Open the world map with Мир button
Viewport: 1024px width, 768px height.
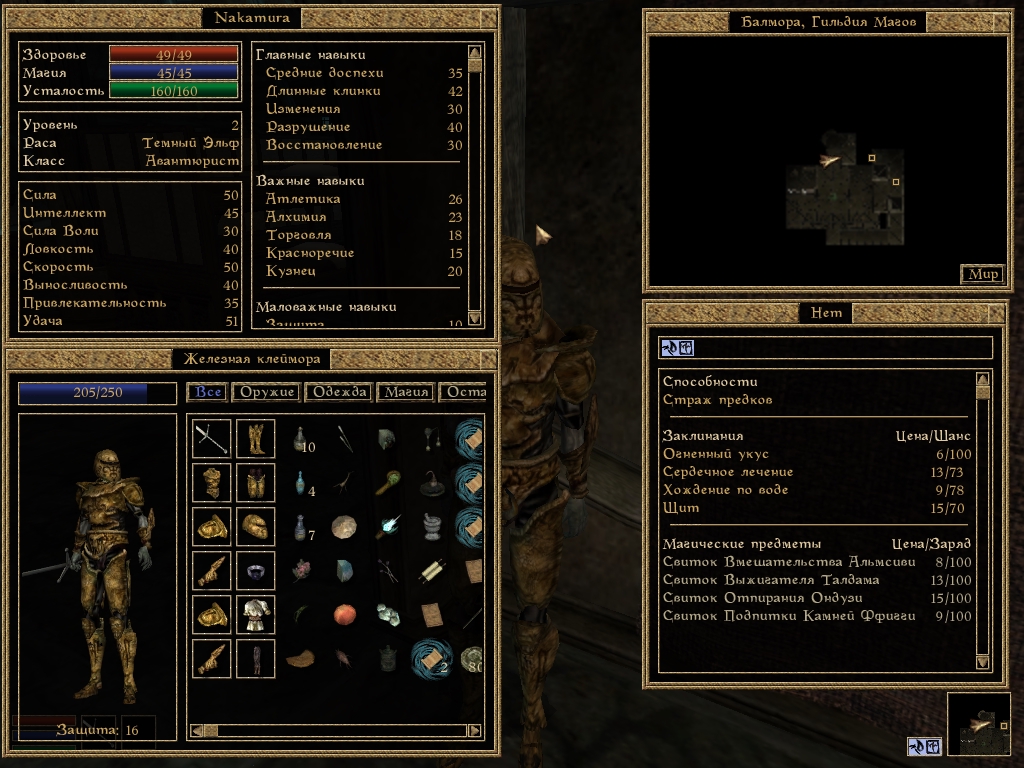click(x=981, y=274)
